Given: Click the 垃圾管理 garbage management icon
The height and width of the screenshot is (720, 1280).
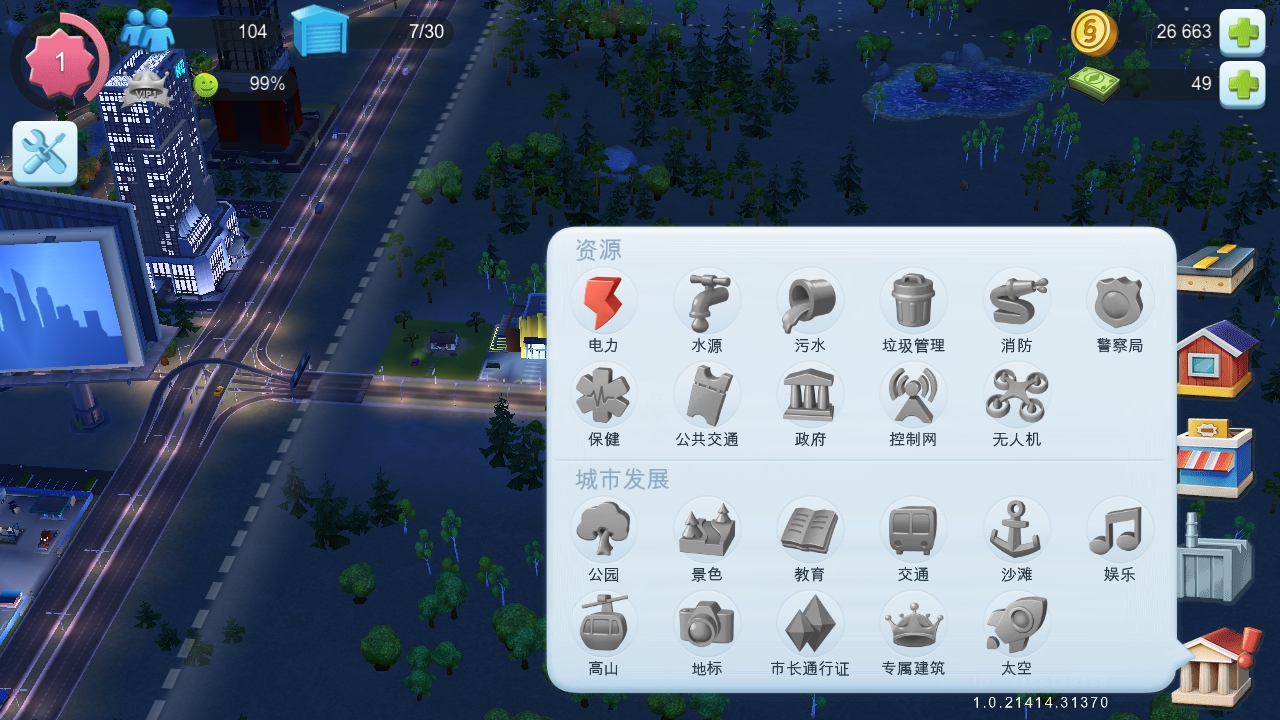Looking at the screenshot, I should [x=913, y=300].
